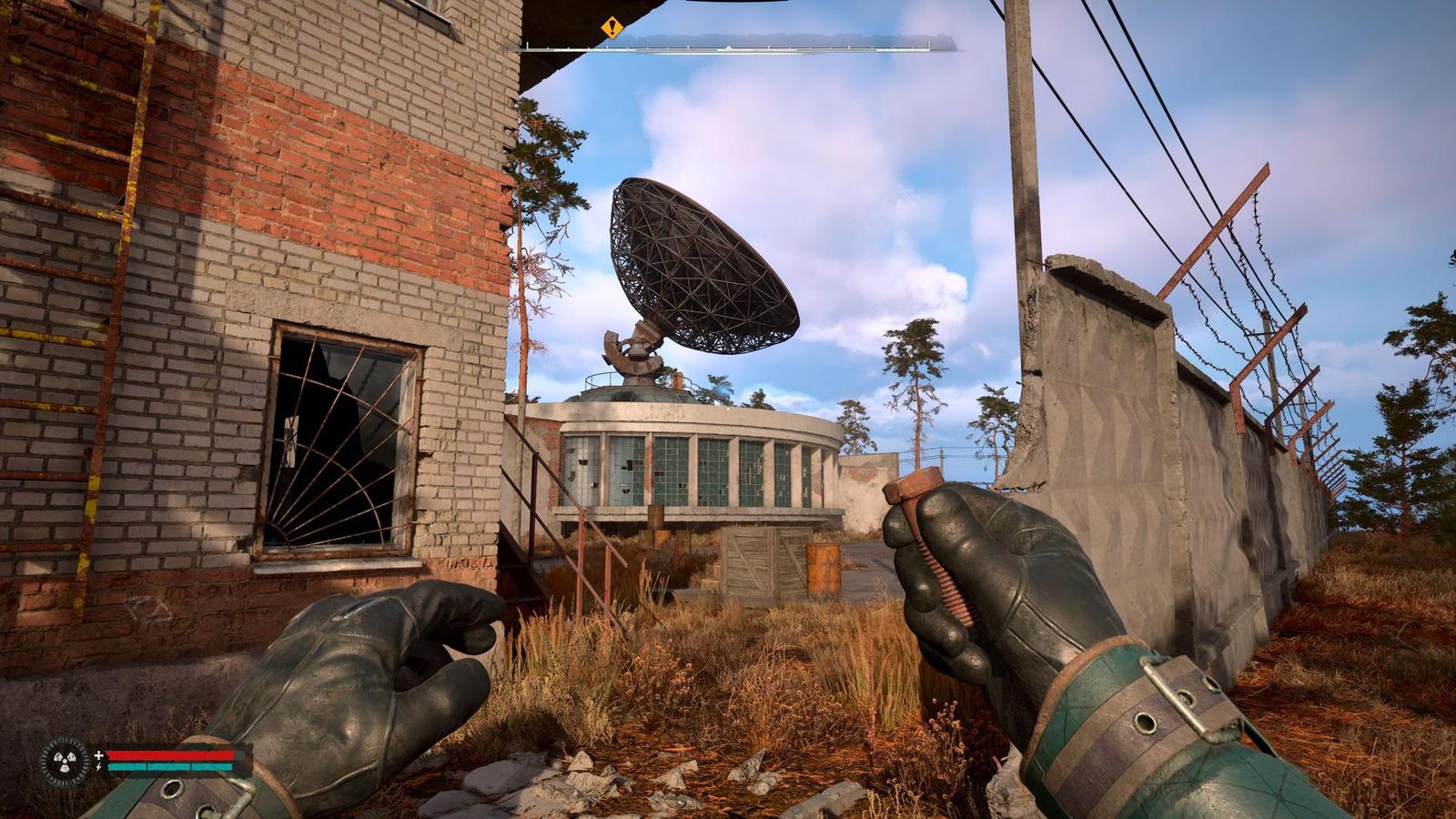The width and height of the screenshot is (1456, 819).
Task: Click the yellow barrel near the building
Action: click(824, 569)
